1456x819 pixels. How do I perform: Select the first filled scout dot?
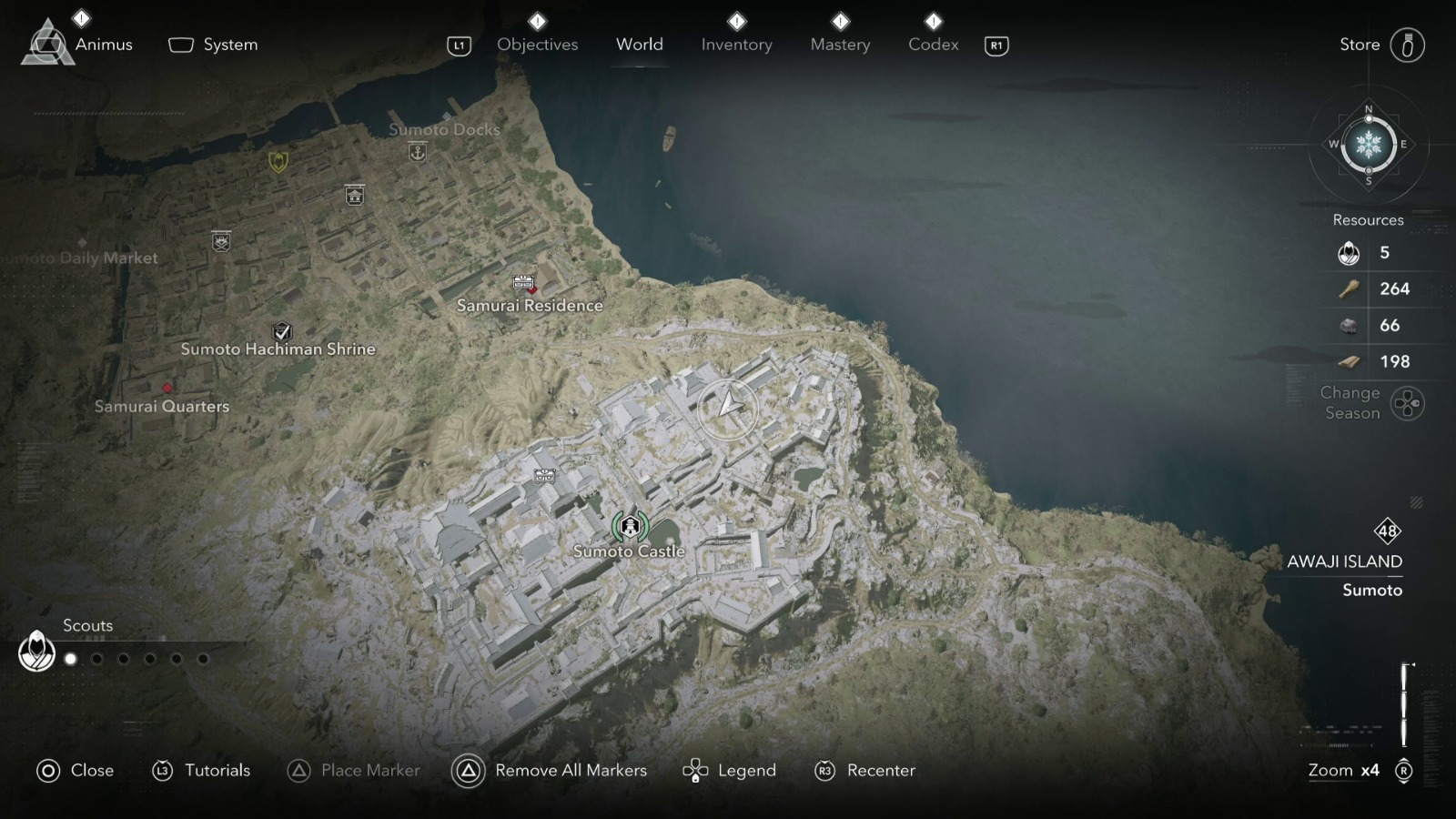(69, 657)
